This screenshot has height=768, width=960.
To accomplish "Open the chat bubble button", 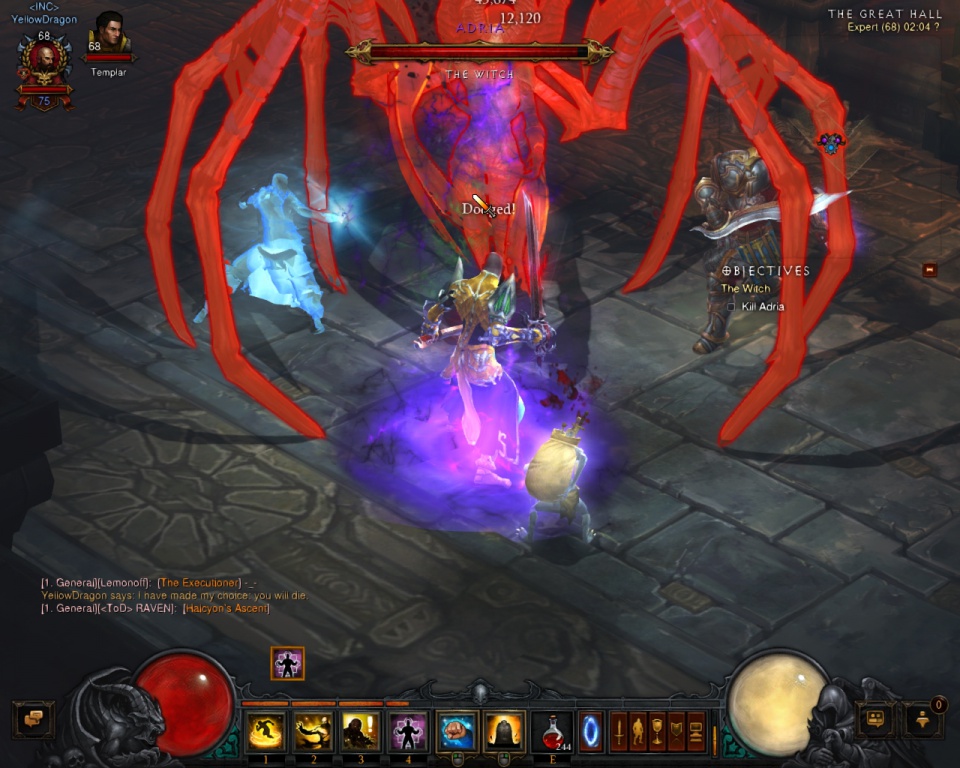I will 33,719.
